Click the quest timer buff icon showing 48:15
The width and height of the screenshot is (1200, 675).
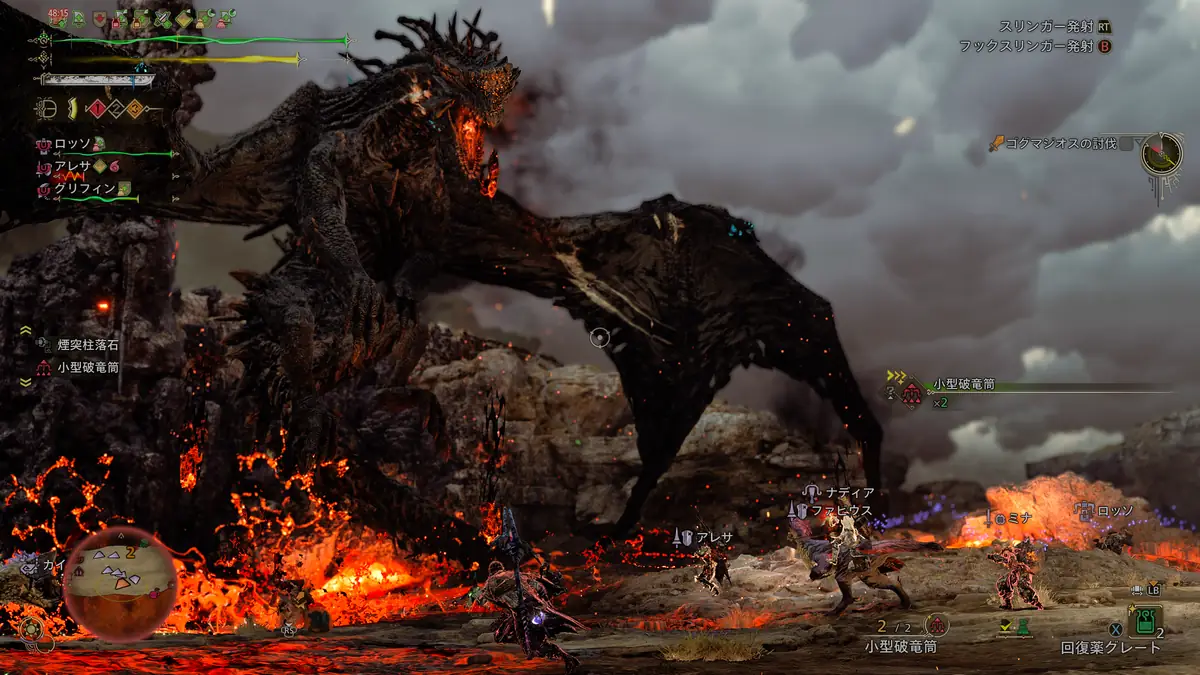tap(58, 17)
